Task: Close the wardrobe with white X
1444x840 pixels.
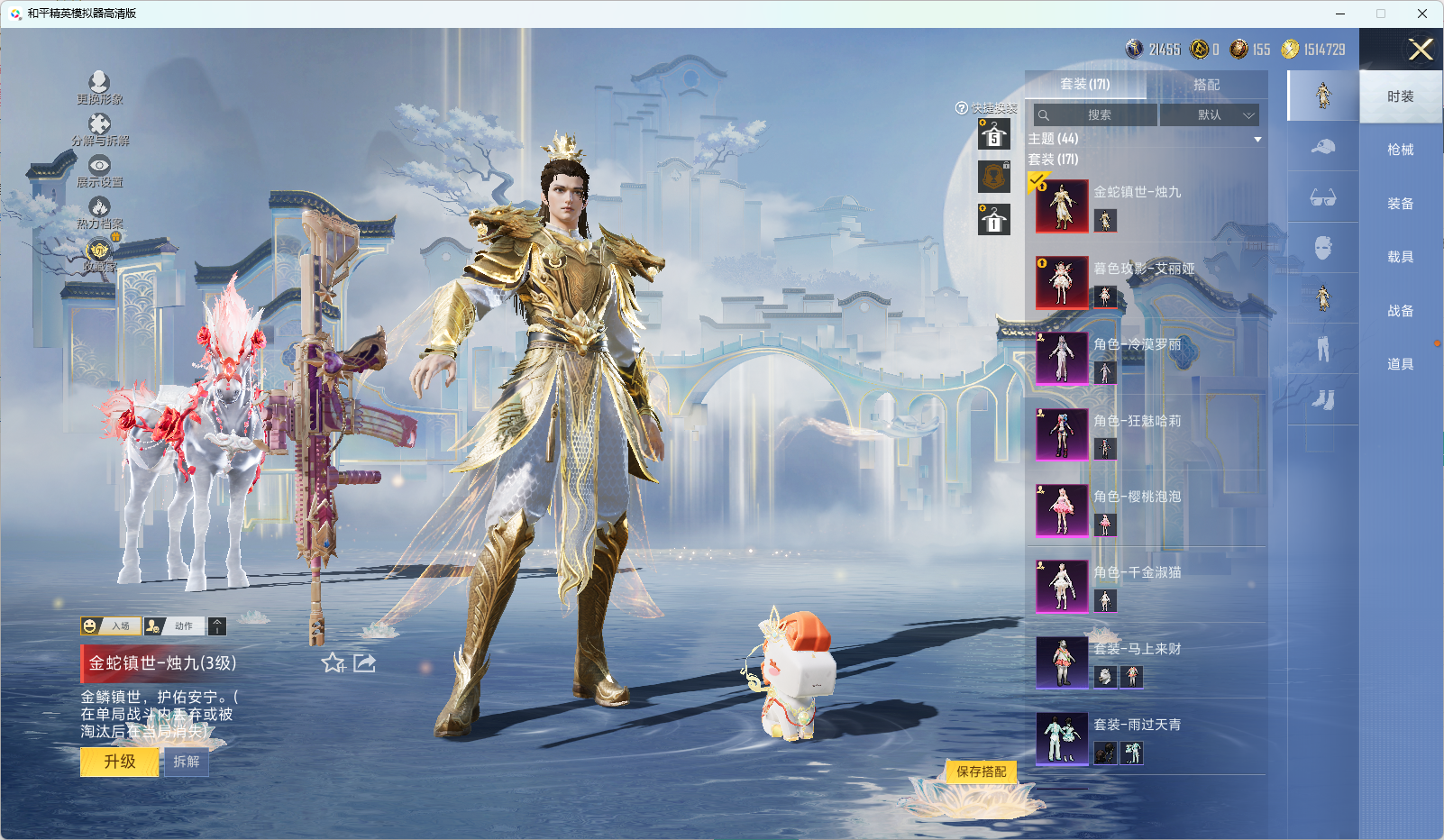Action: 1421,50
